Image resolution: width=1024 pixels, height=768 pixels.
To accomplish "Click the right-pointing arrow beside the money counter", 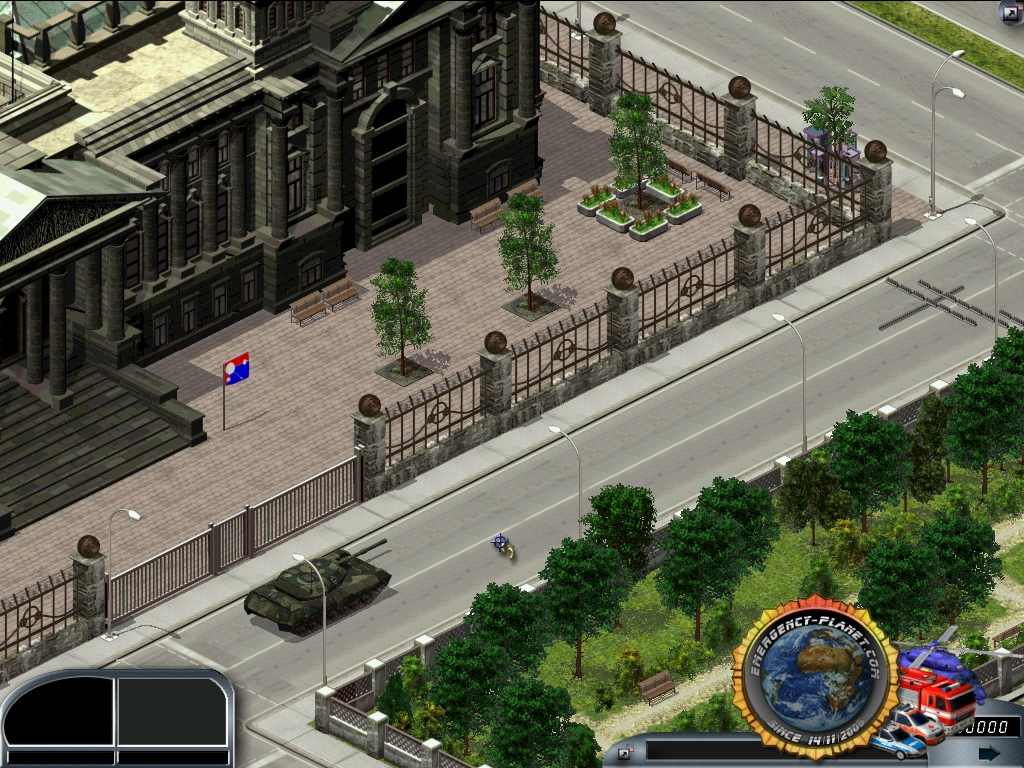I will (989, 752).
